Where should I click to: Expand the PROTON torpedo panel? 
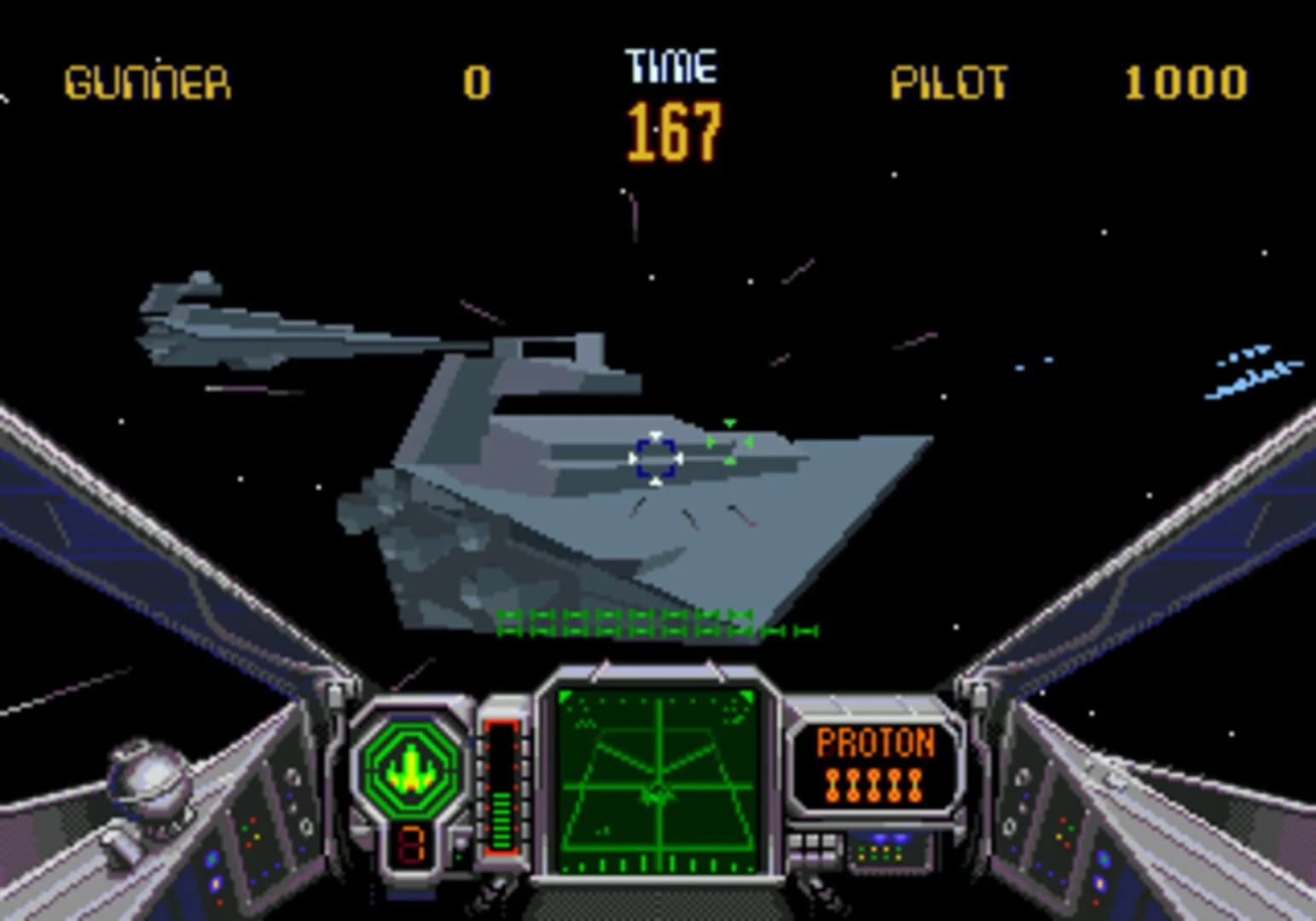point(874,763)
